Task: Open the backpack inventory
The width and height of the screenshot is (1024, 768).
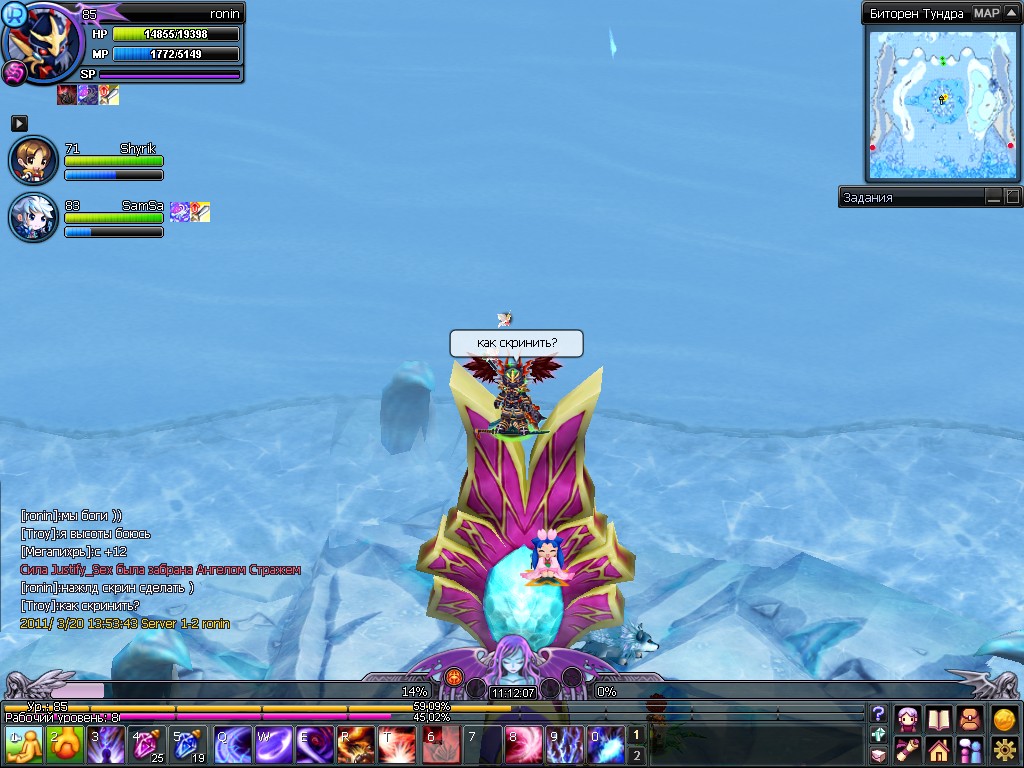Action: [x=971, y=718]
